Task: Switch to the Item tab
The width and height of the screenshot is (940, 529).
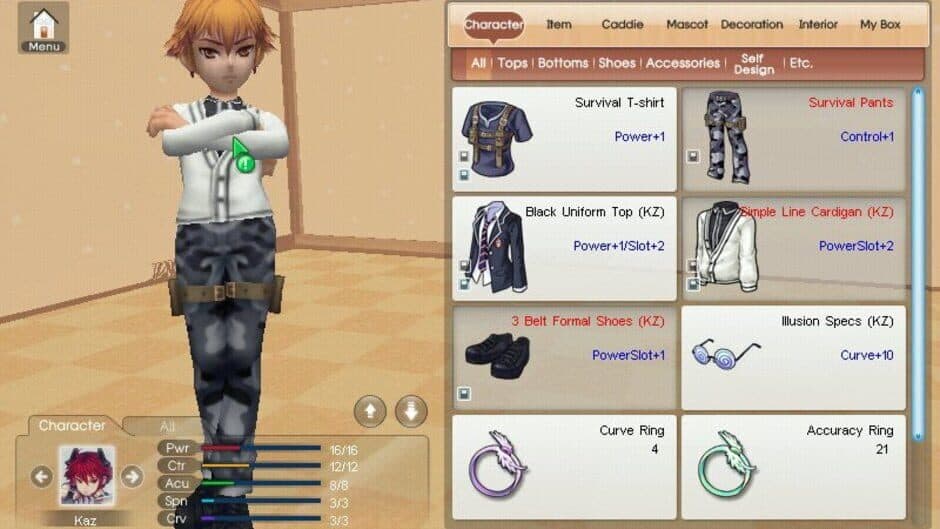Action: pyautogui.click(x=559, y=24)
